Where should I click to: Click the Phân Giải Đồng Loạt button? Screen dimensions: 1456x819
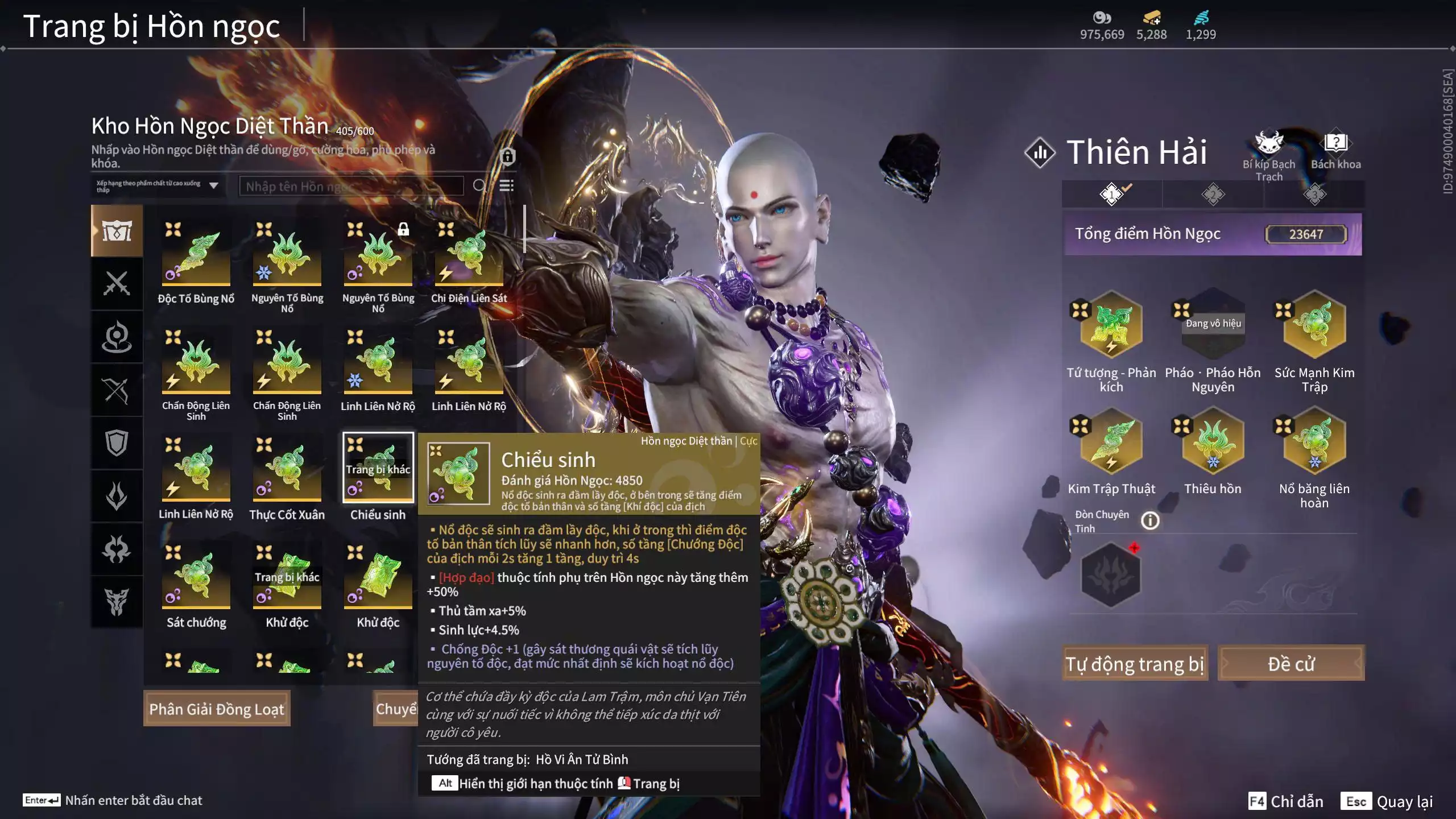pyautogui.click(x=217, y=708)
